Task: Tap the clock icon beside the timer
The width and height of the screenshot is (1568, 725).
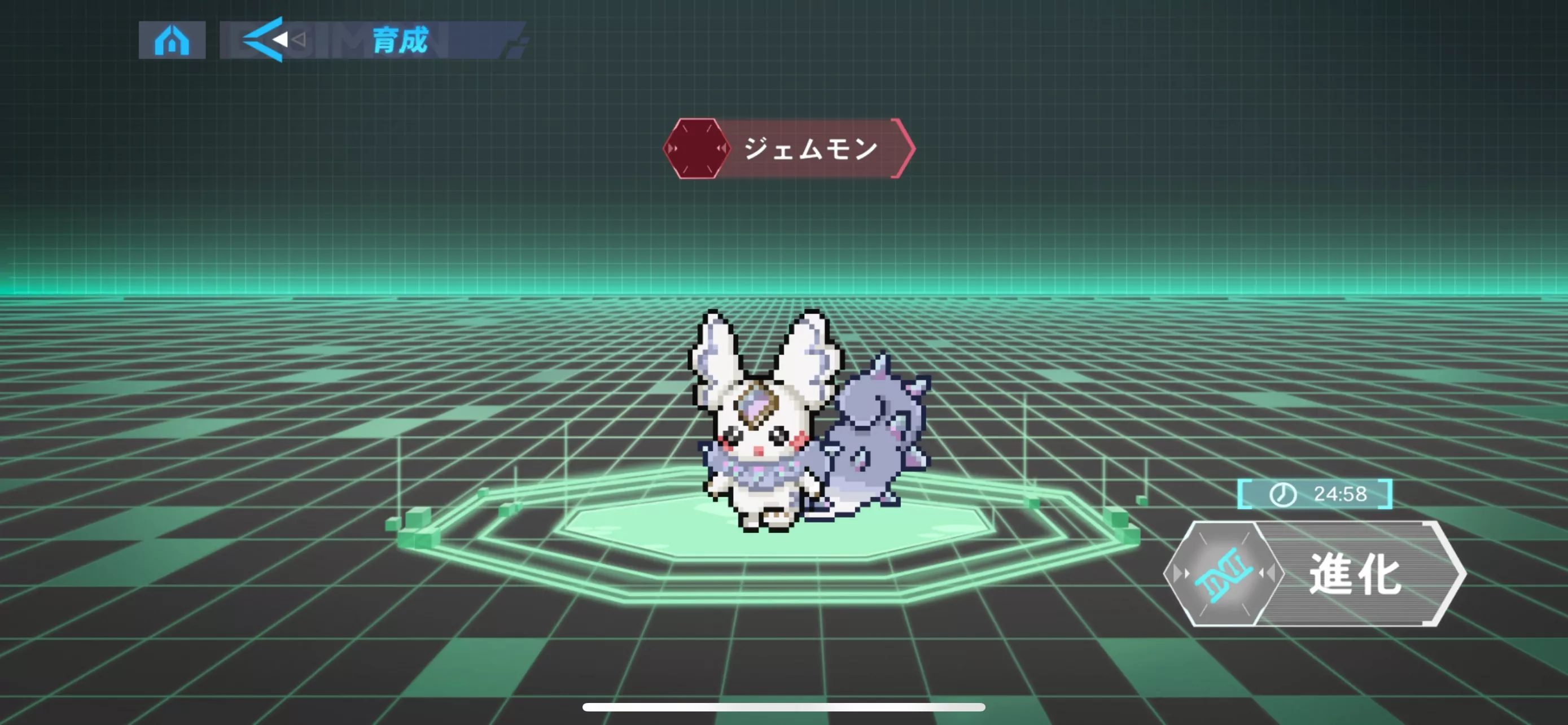Action: click(x=1283, y=494)
